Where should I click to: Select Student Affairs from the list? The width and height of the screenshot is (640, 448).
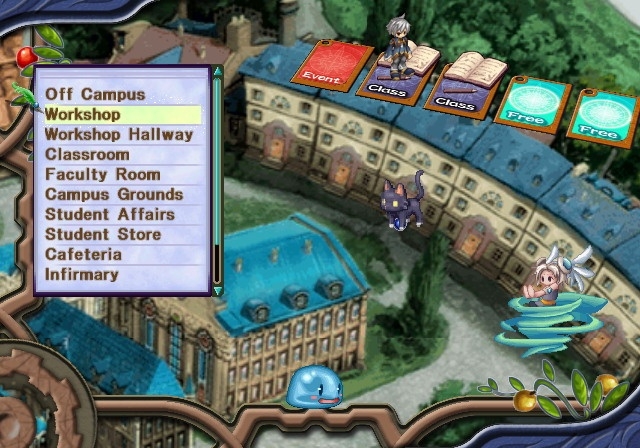tap(109, 215)
